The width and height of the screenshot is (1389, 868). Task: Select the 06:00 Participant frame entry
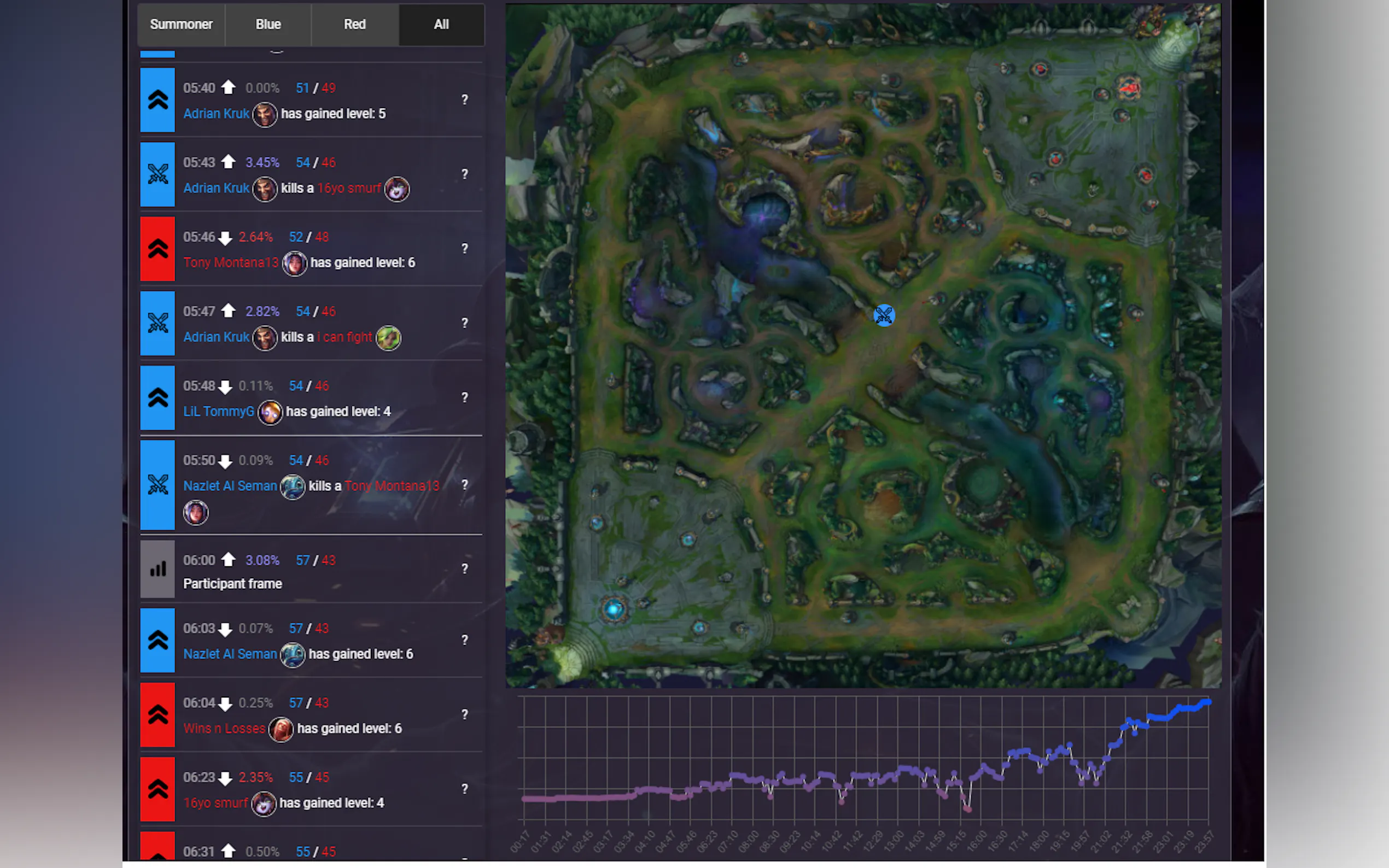310,570
